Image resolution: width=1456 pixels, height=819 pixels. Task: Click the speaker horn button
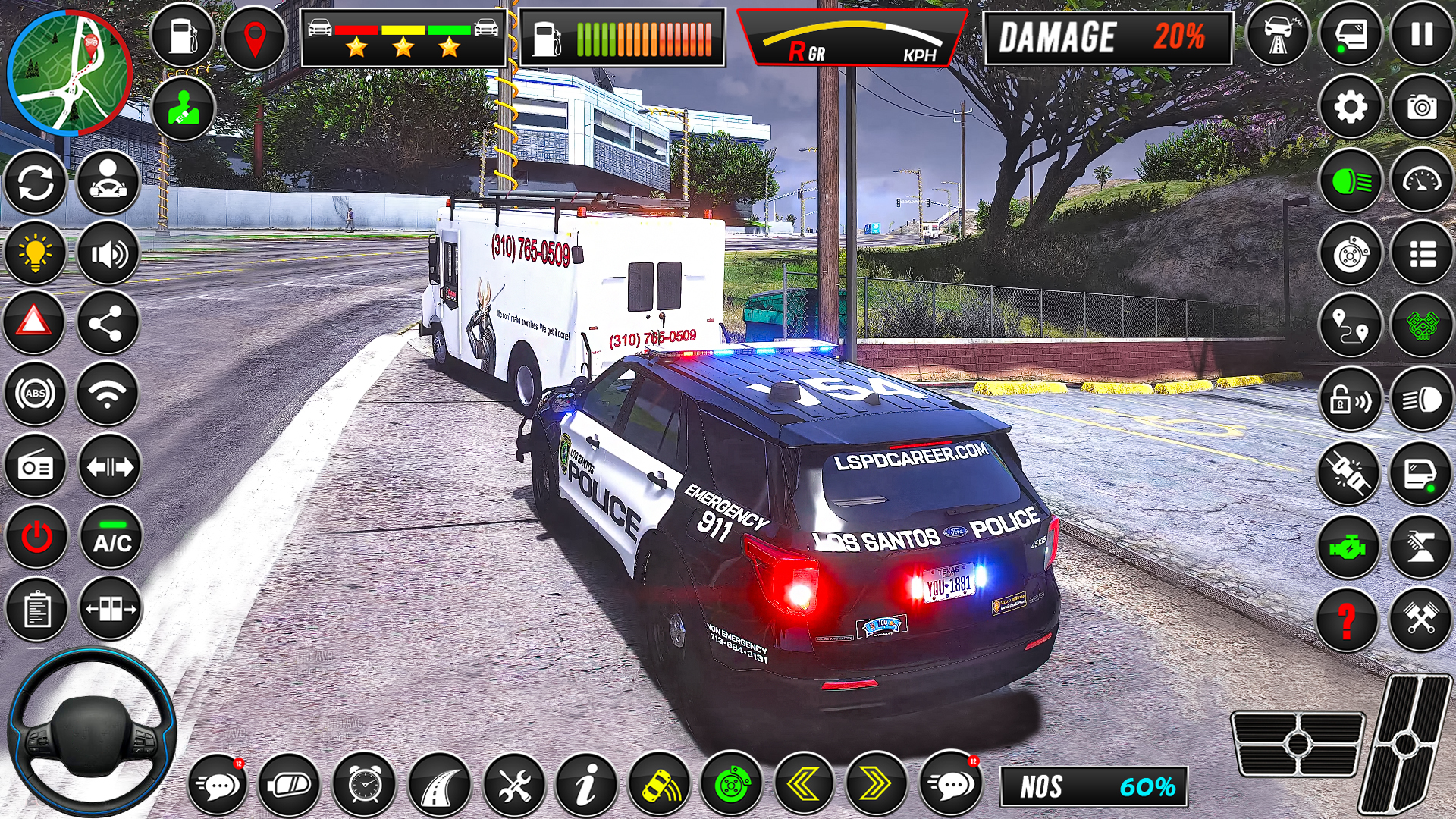[108, 253]
